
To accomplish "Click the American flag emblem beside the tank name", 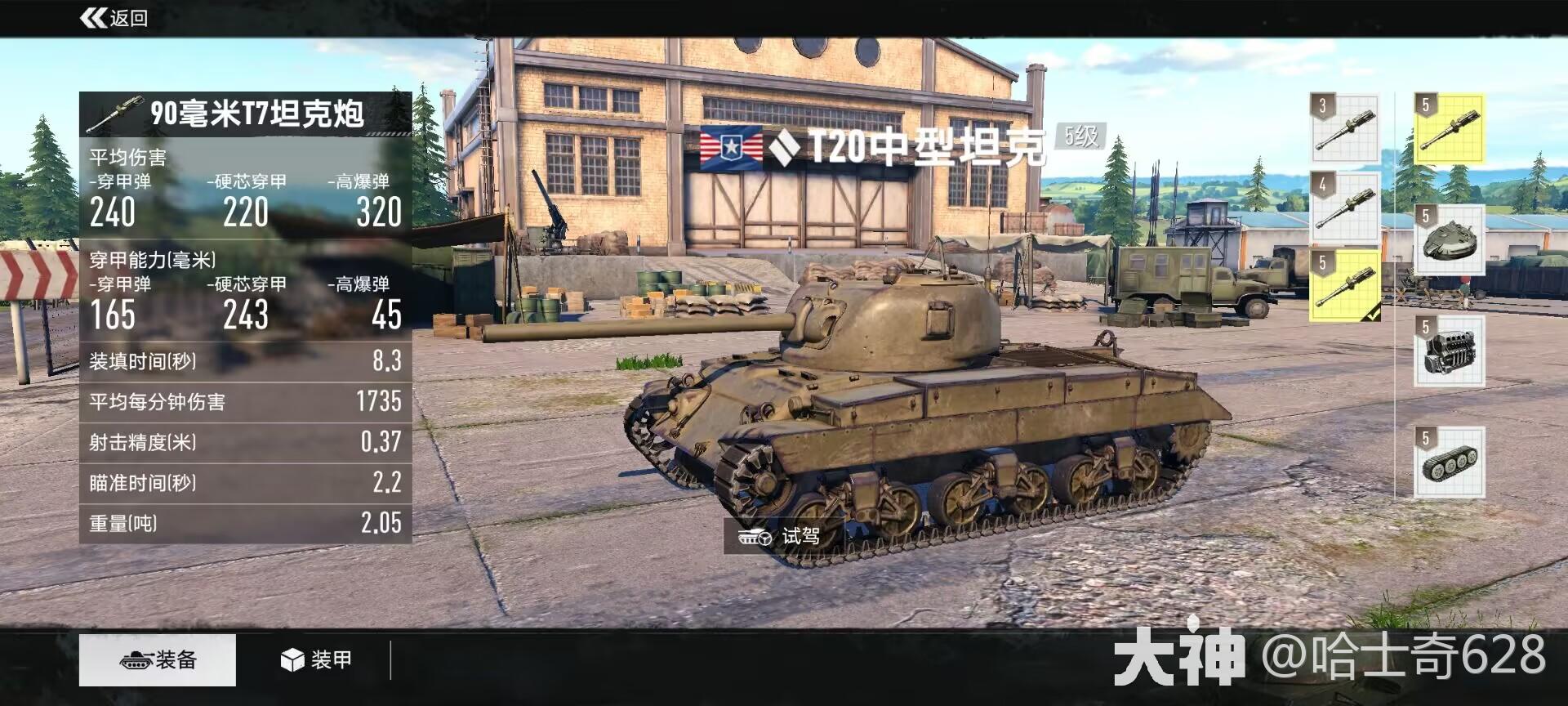I will point(729,149).
